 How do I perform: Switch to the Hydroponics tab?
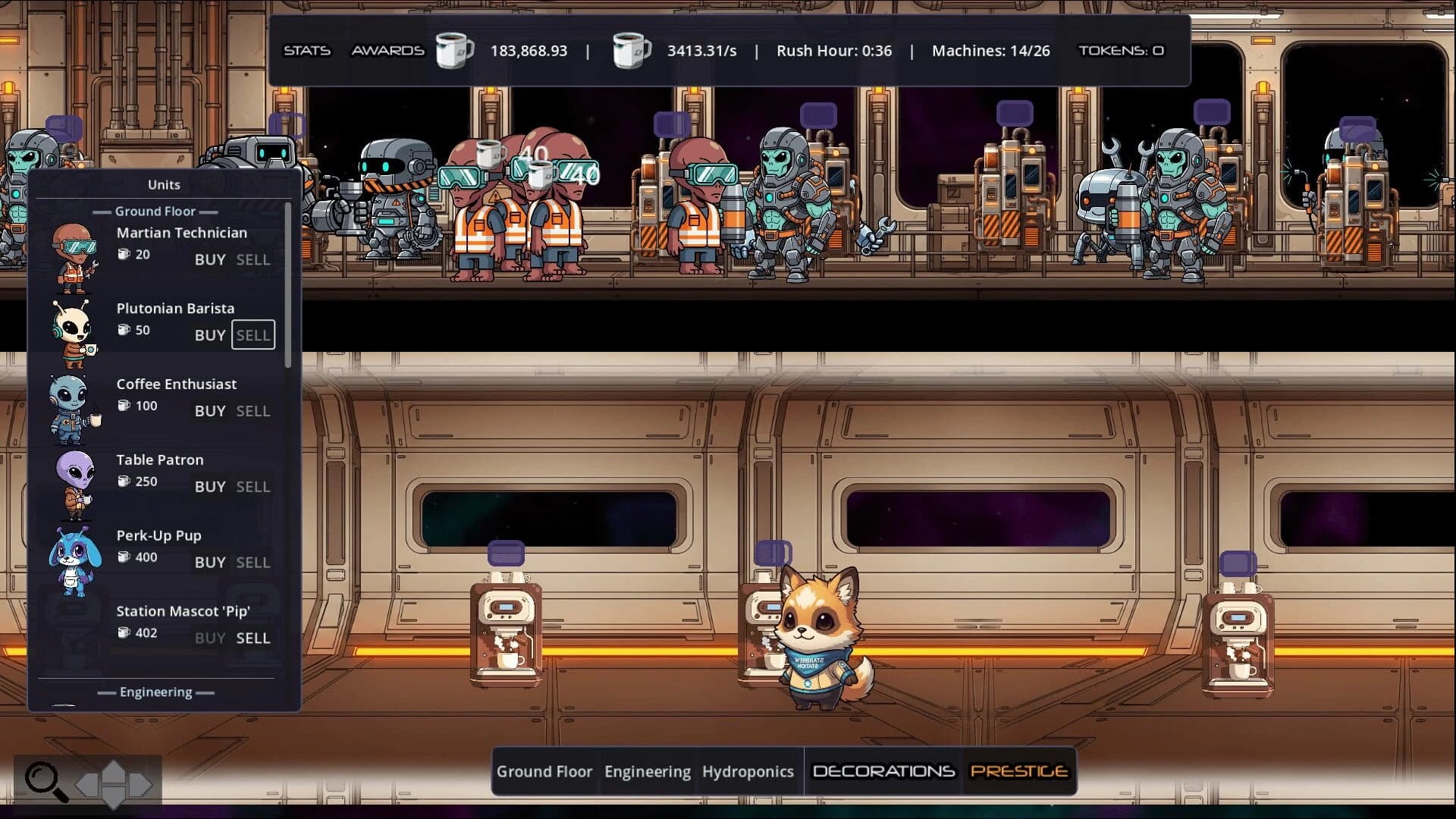(748, 771)
